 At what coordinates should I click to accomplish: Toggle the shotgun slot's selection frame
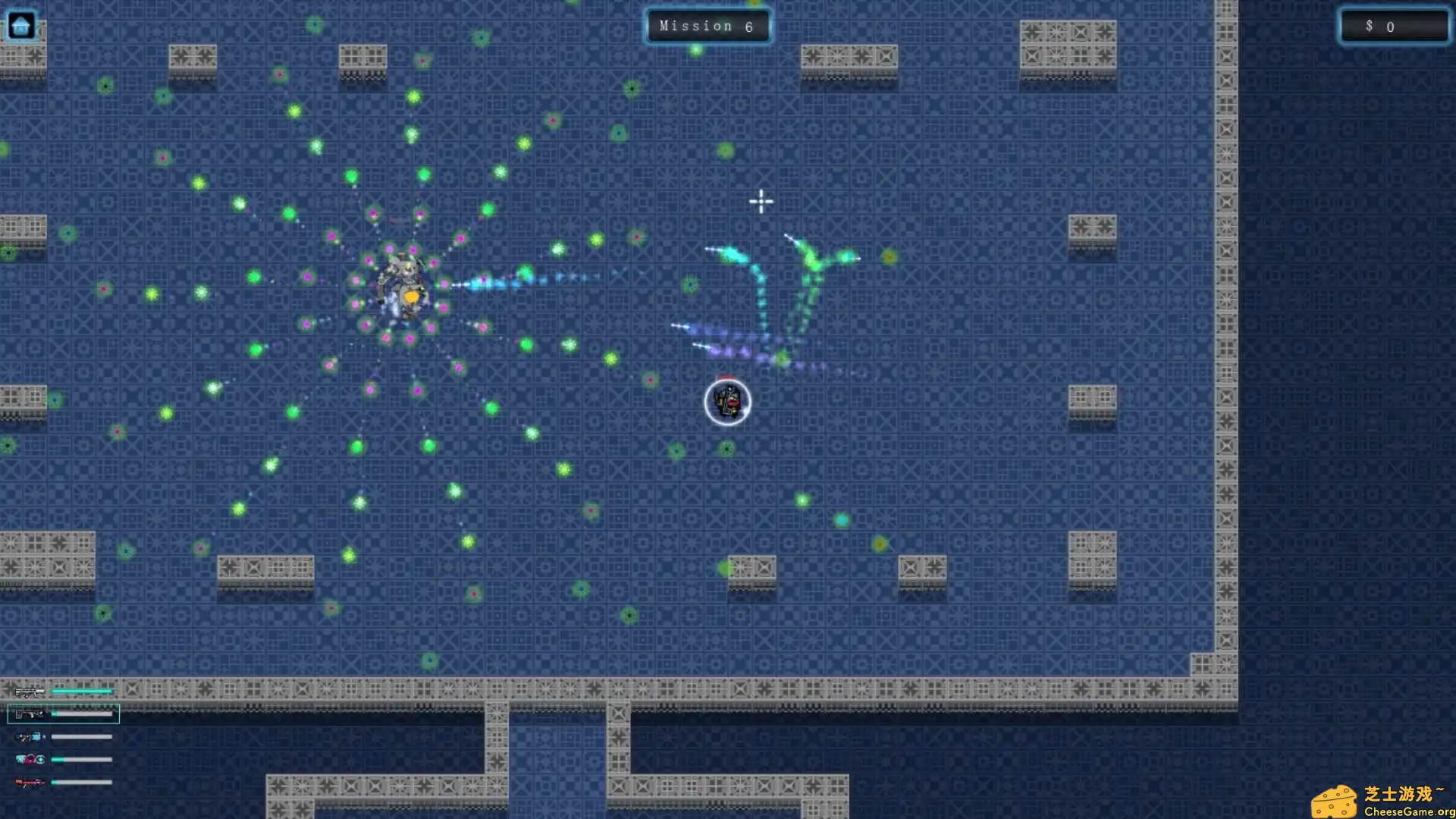(63, 714)
